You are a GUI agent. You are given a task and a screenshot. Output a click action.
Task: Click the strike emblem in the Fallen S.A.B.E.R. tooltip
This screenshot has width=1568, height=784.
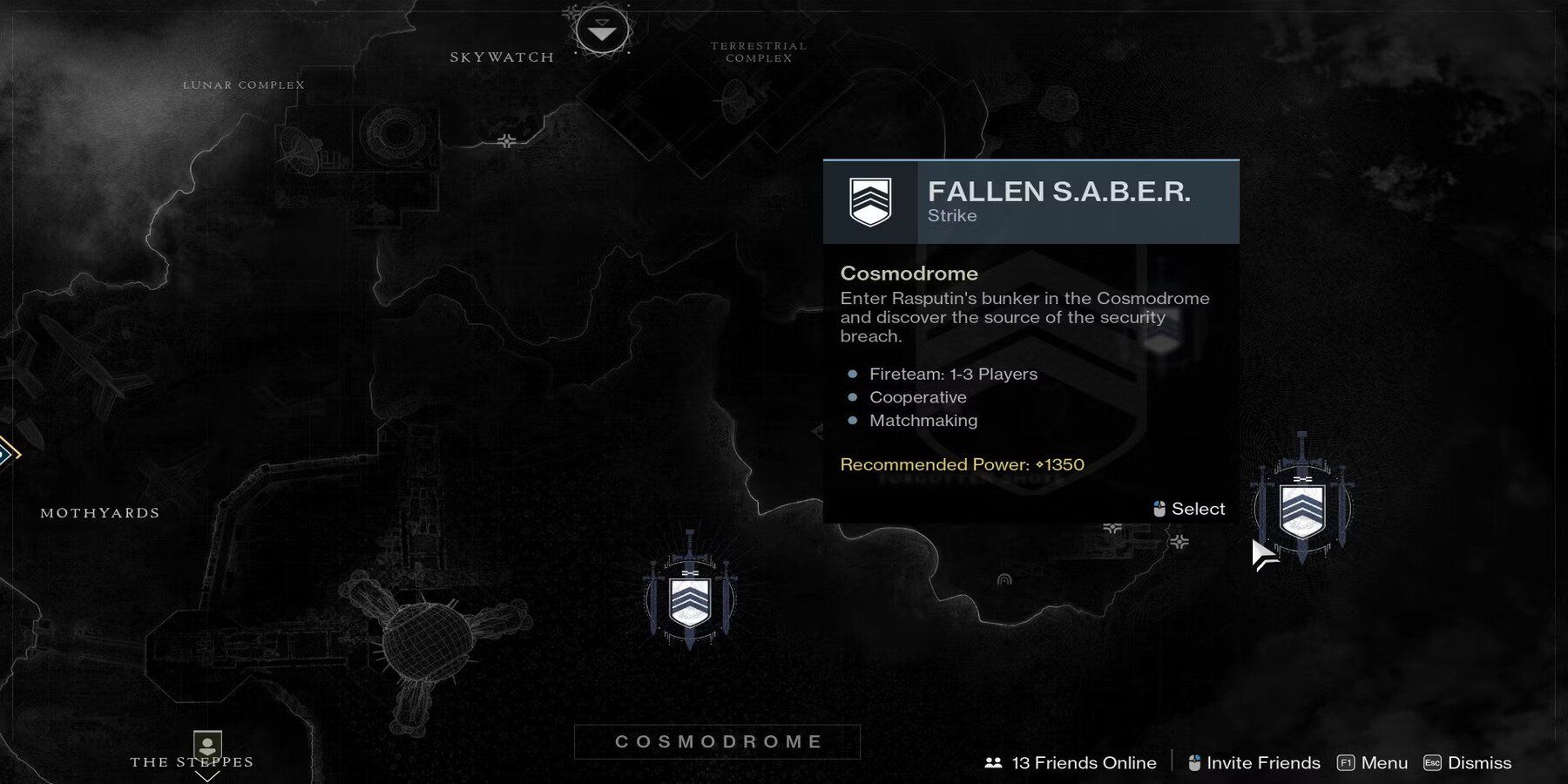coord(869,202)
